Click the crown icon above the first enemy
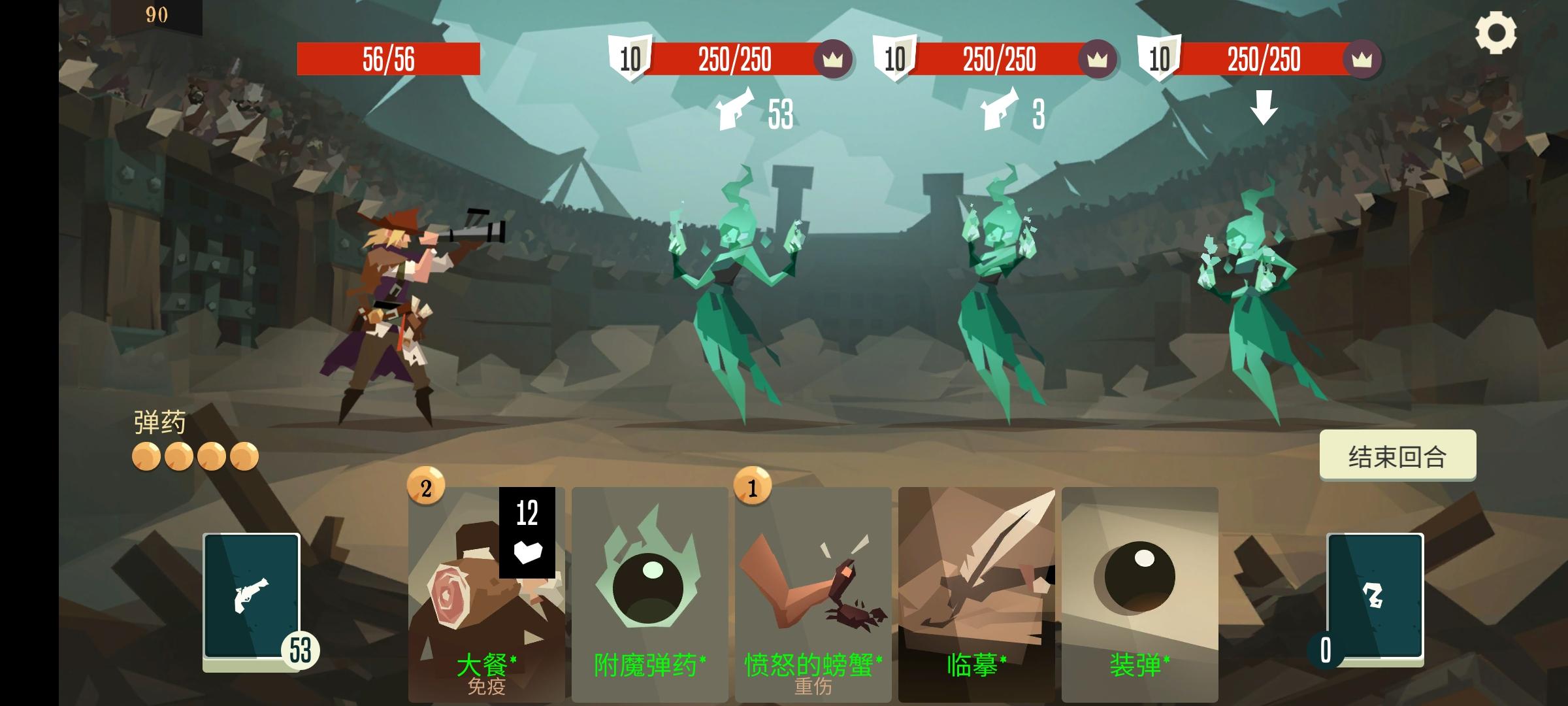1568x706 pixels. point(833,59)
